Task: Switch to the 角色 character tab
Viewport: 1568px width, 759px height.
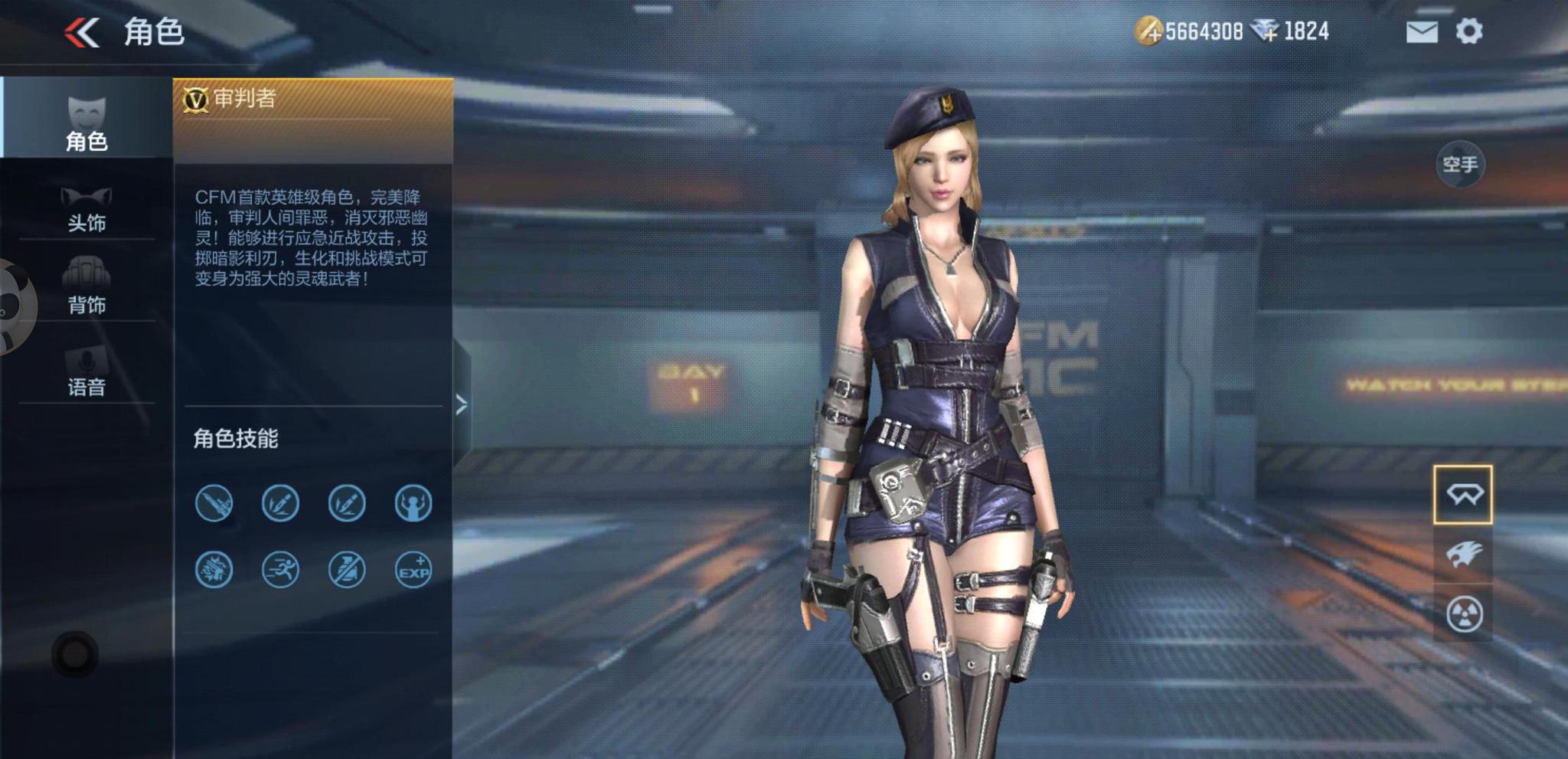Action: pos(86,123)
